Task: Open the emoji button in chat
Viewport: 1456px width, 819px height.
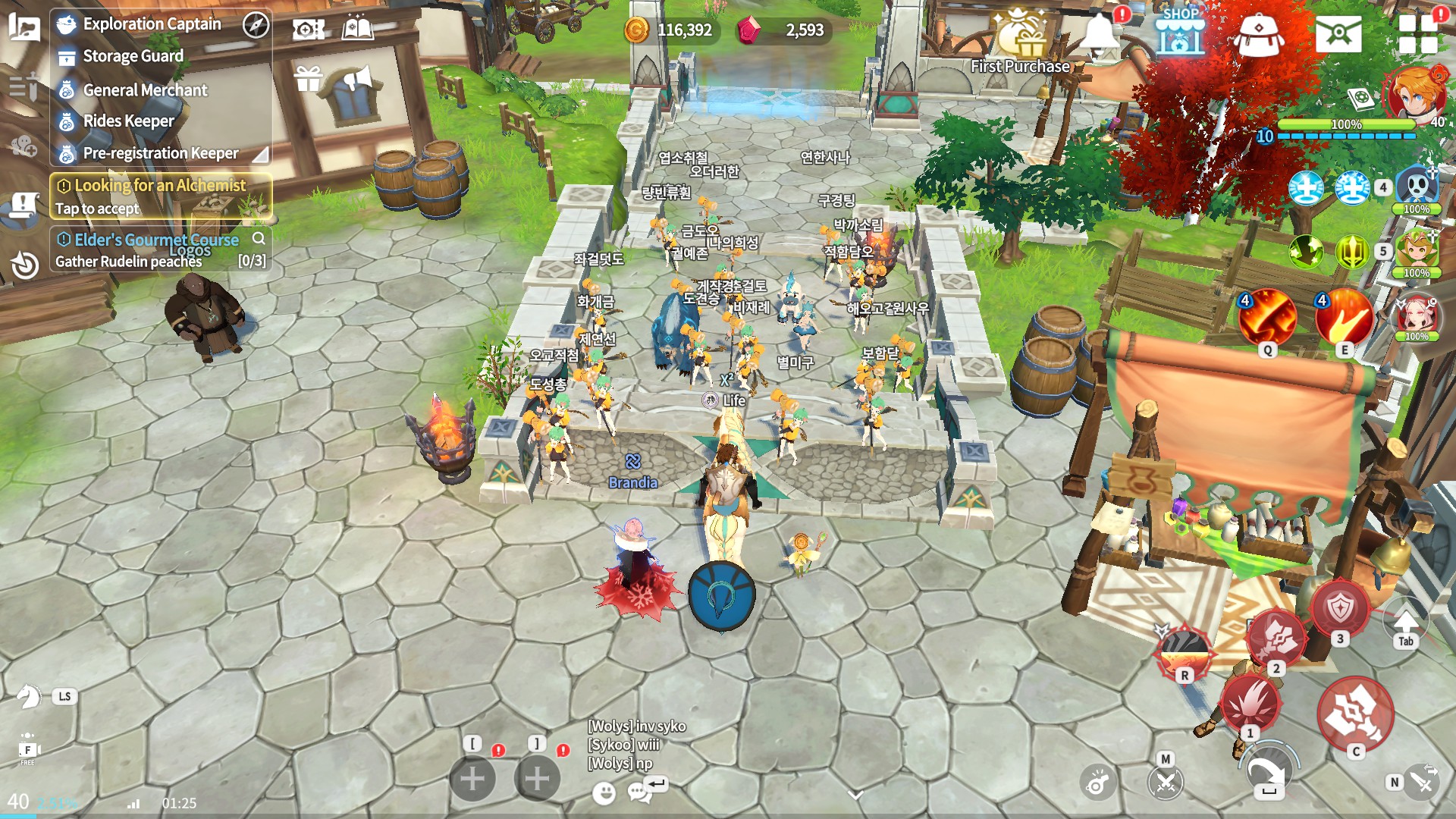Action: [x=604, y=793]
